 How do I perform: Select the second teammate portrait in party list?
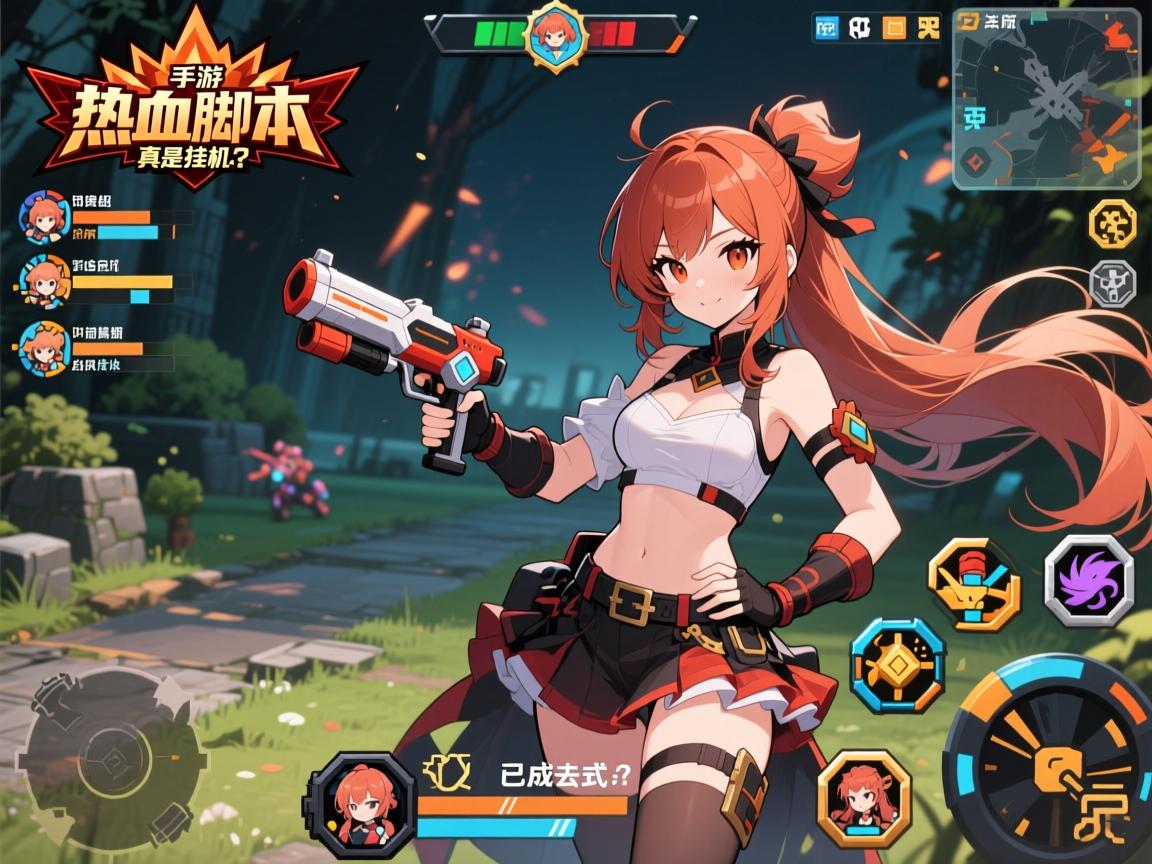(42, 281)
